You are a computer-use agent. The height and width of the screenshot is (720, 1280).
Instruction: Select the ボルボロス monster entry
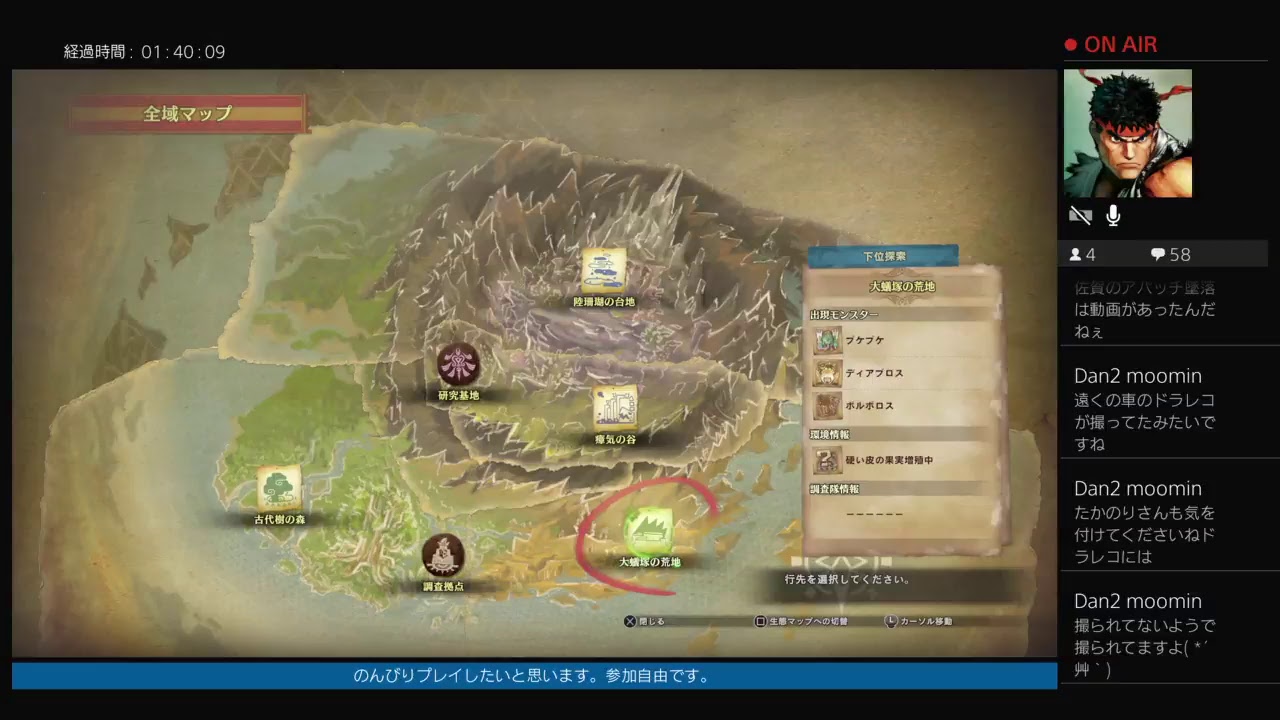[x=900, y=406]
